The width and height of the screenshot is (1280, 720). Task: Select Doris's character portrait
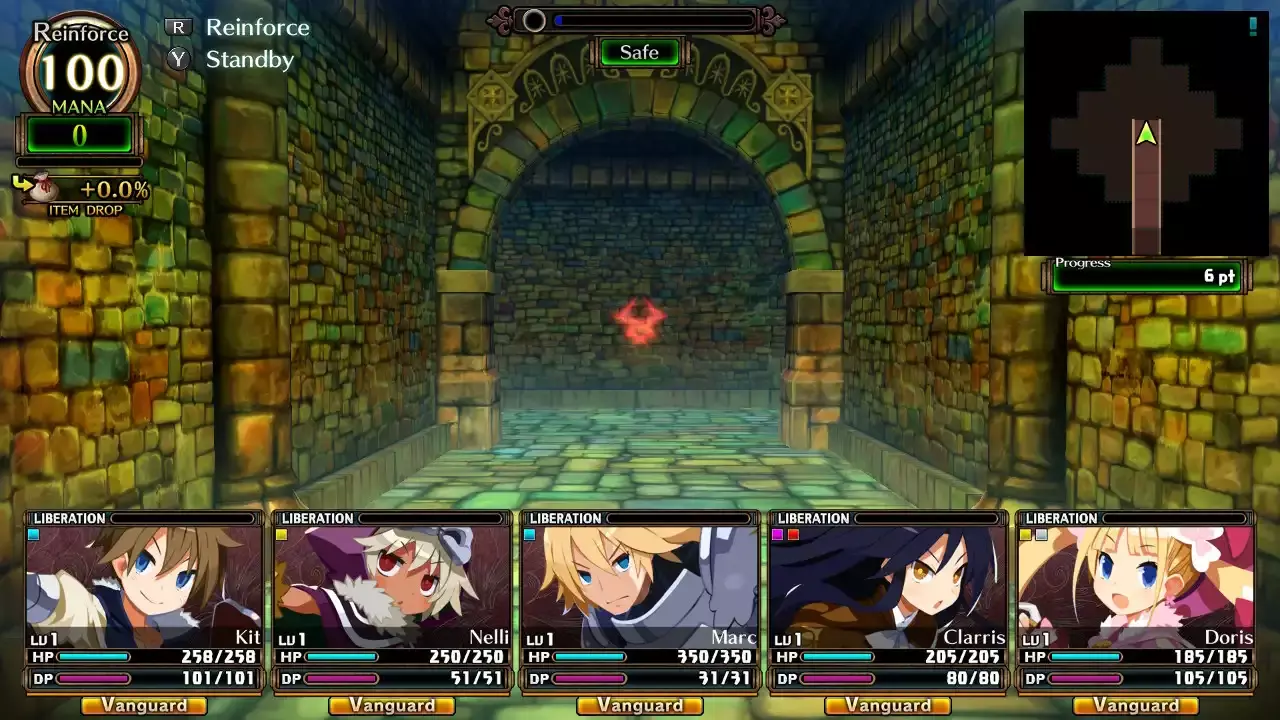1136,585
